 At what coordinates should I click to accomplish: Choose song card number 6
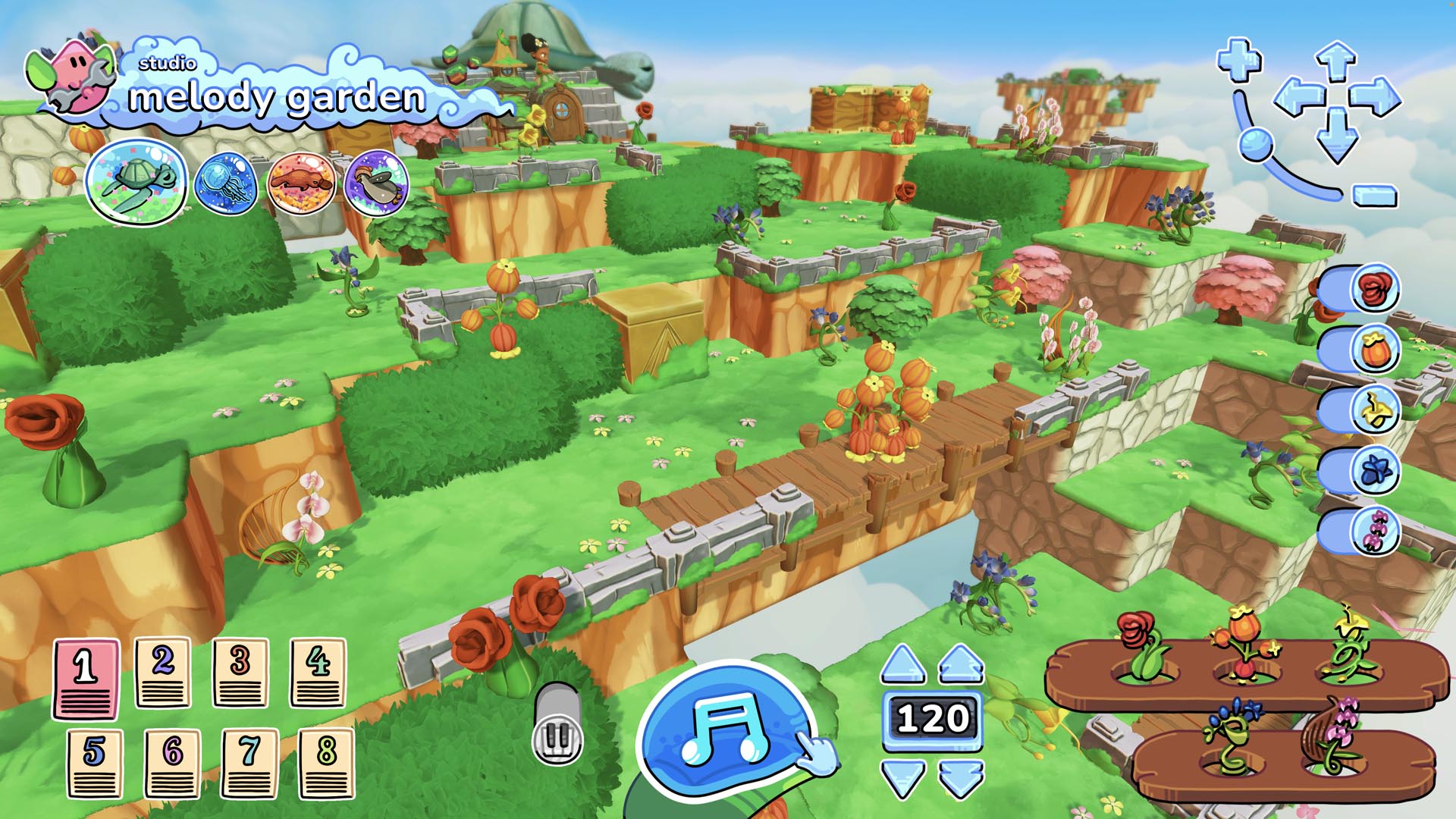[172, 763]
